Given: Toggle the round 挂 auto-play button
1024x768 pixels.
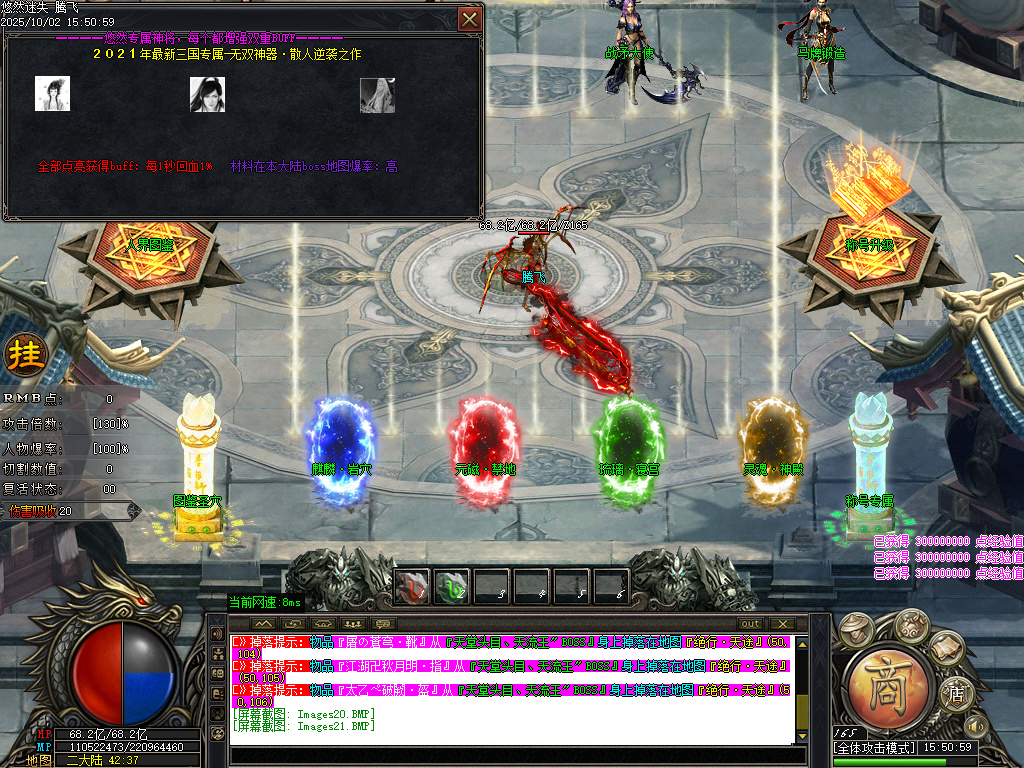Looking at the screenshot, I should (x=21, y=354).
